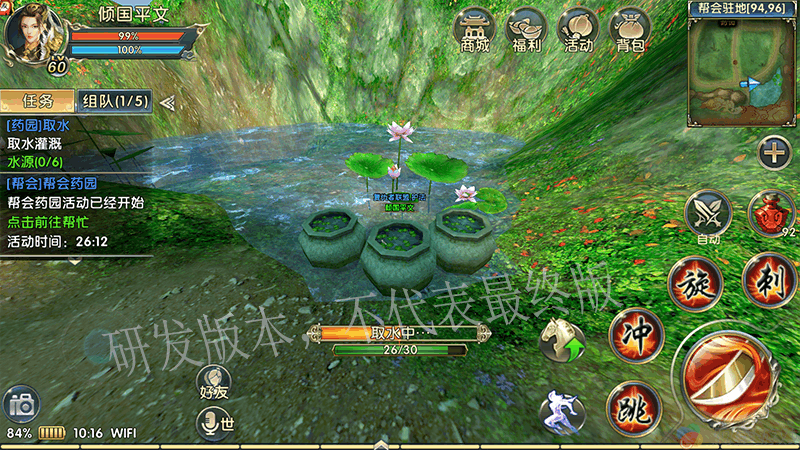Open the 商城 shop menu
The width and height of the screenshot is (800, 450).
475,30
